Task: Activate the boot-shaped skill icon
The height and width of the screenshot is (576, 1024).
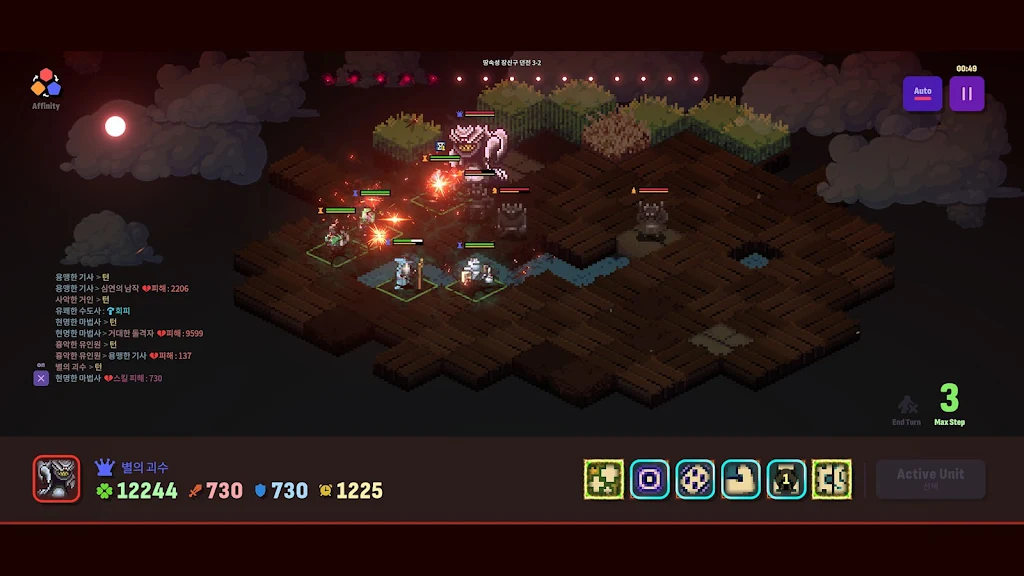Action: click(x=741, y=480)
